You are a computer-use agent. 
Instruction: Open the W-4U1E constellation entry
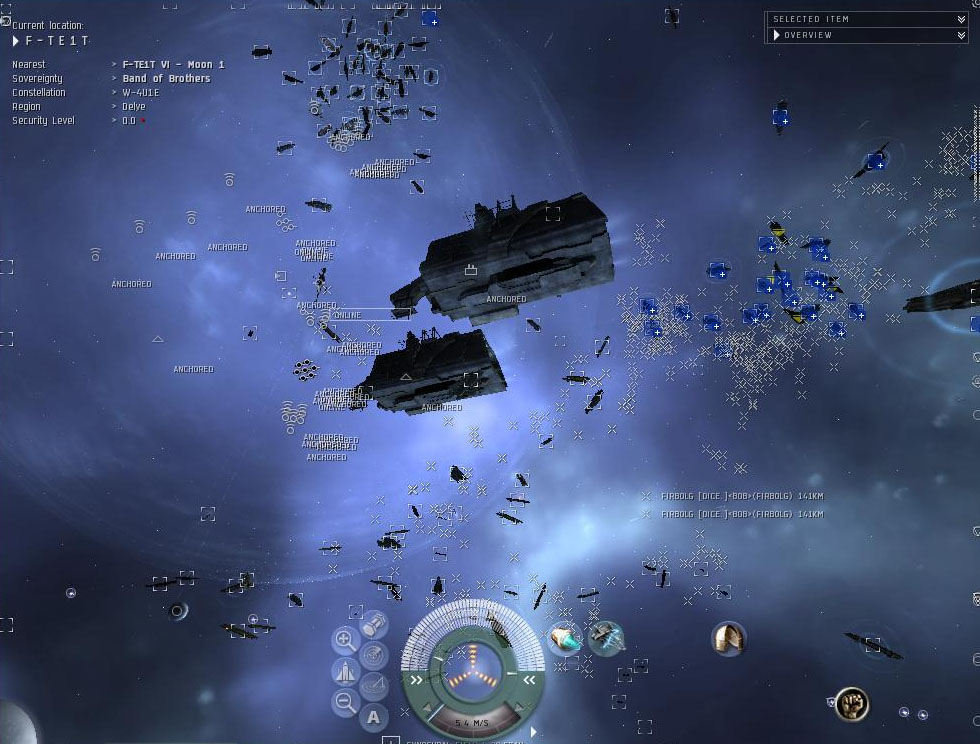141,92
